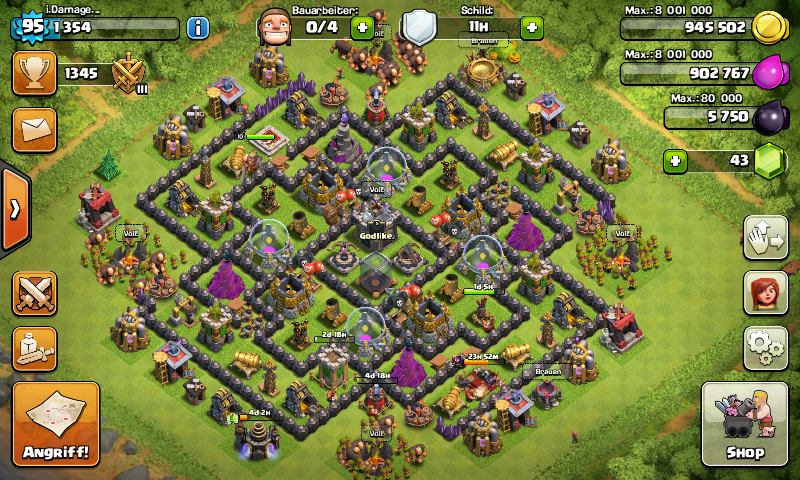Image resolution: width=800 pixels, height=480 pixels.
Task: Toggle the layout edit hand button
Action: coord(764,237)
